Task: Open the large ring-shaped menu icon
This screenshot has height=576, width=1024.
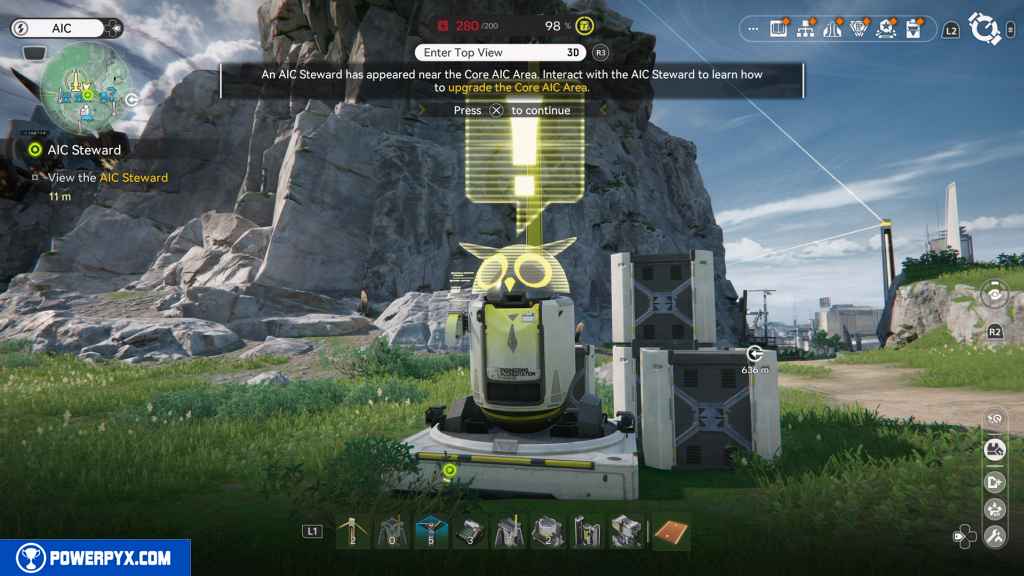Action: pos(985,29)
